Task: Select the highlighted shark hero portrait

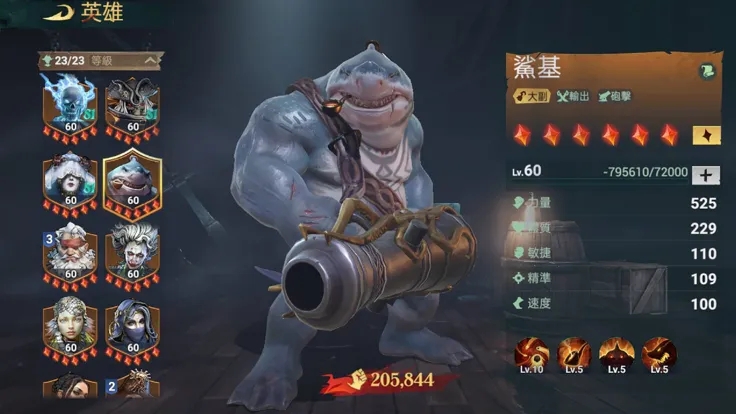Action: (132, 180)
